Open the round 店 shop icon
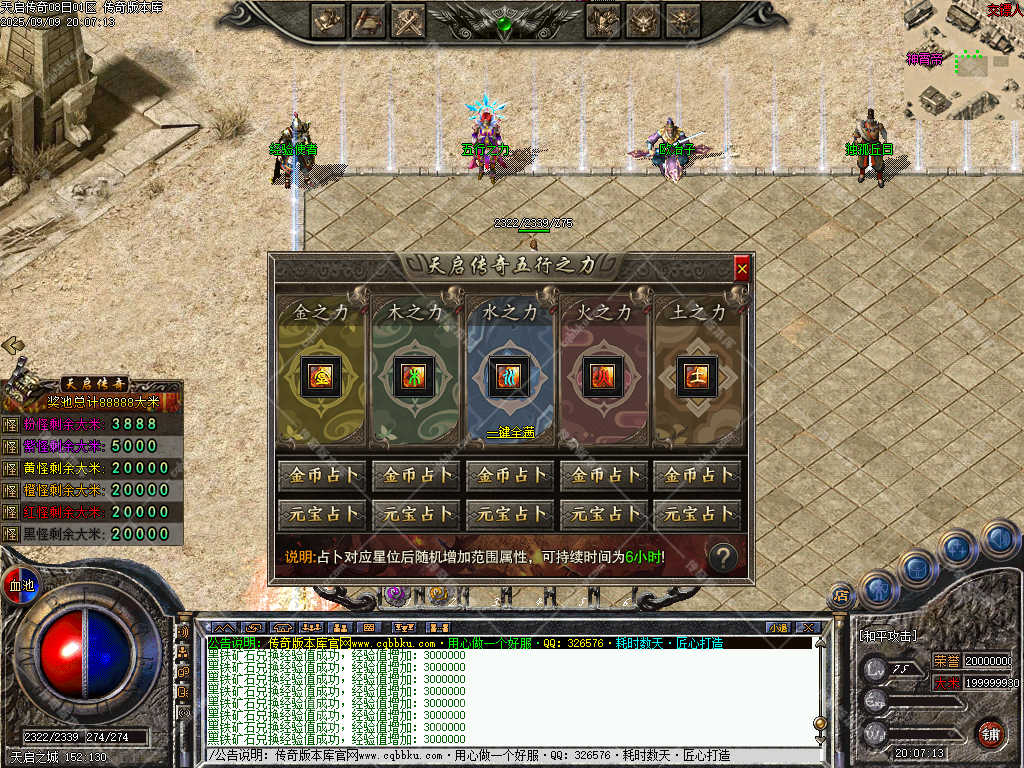Screen dimensions: 1024x768 click(842, 597)
